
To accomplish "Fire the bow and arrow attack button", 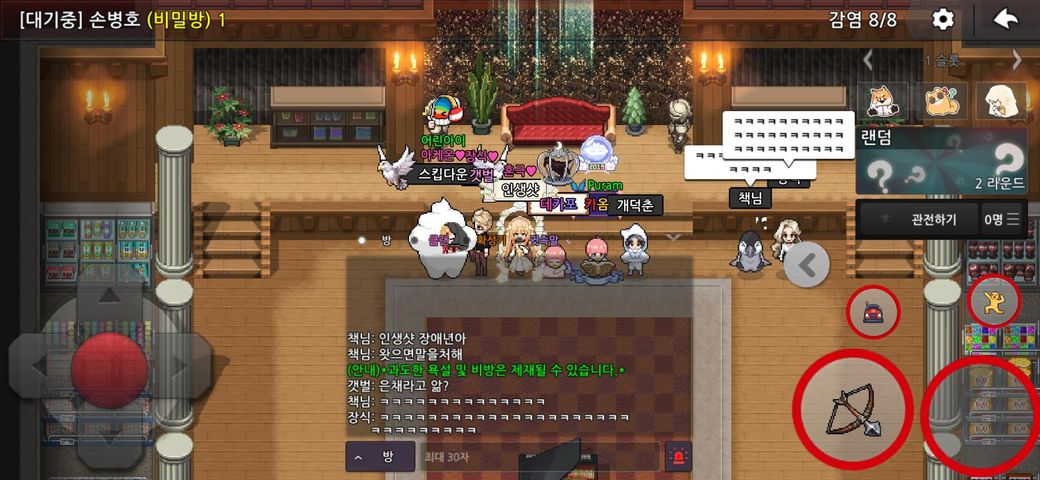I will tap(852, 408).
